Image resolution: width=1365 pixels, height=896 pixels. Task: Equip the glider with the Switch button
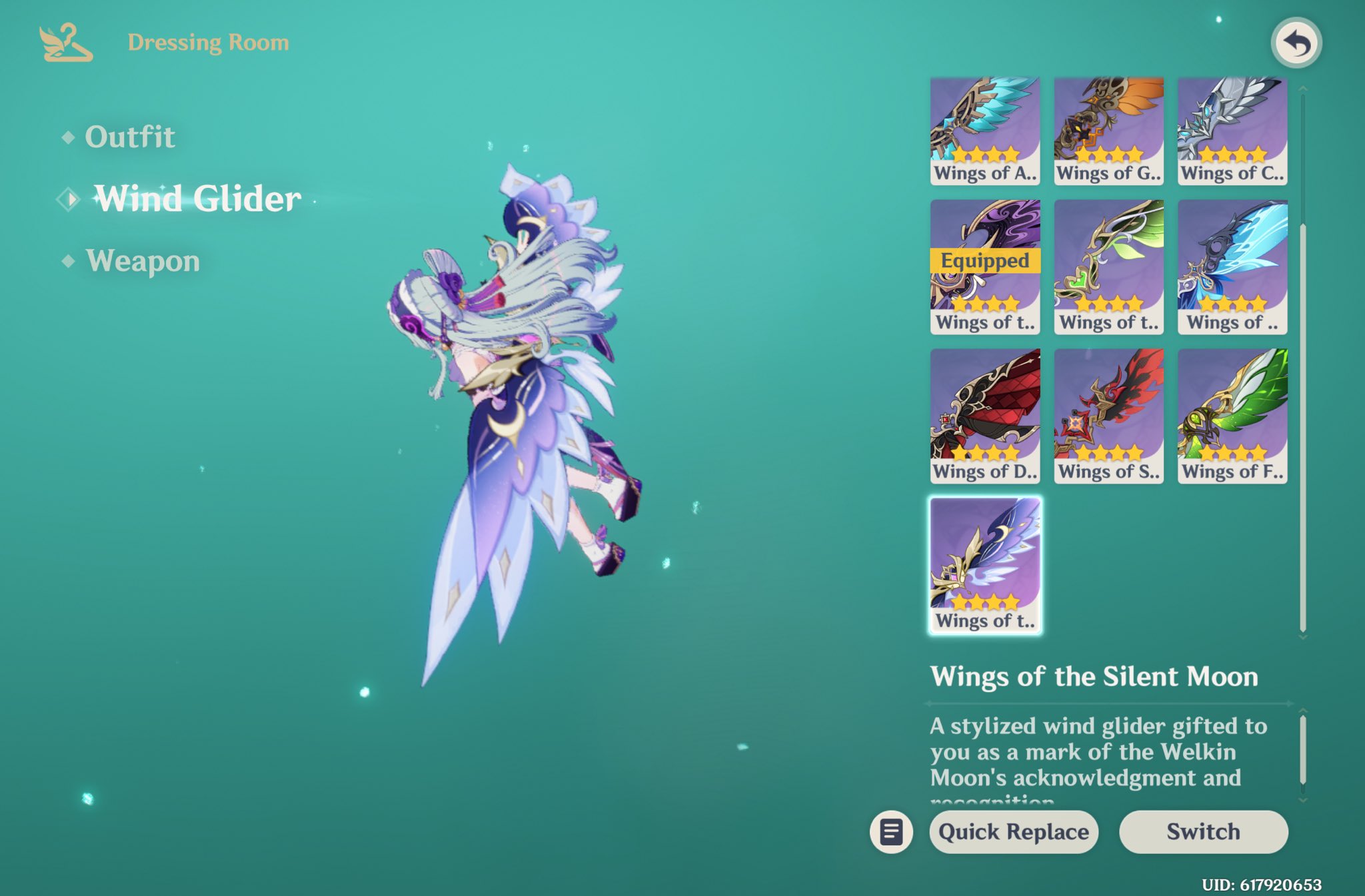[x=1203, y=831]
